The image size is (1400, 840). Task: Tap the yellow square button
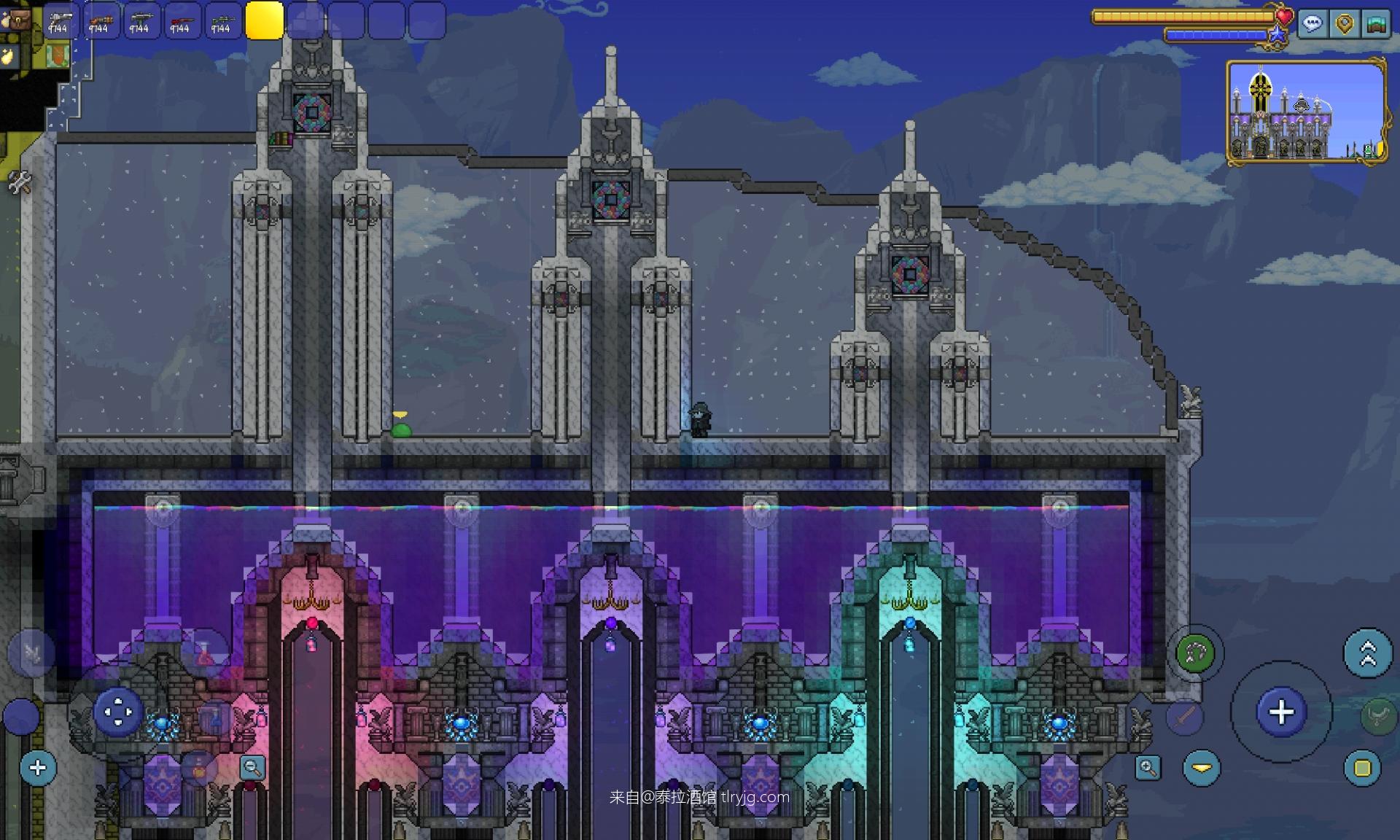1362,768
